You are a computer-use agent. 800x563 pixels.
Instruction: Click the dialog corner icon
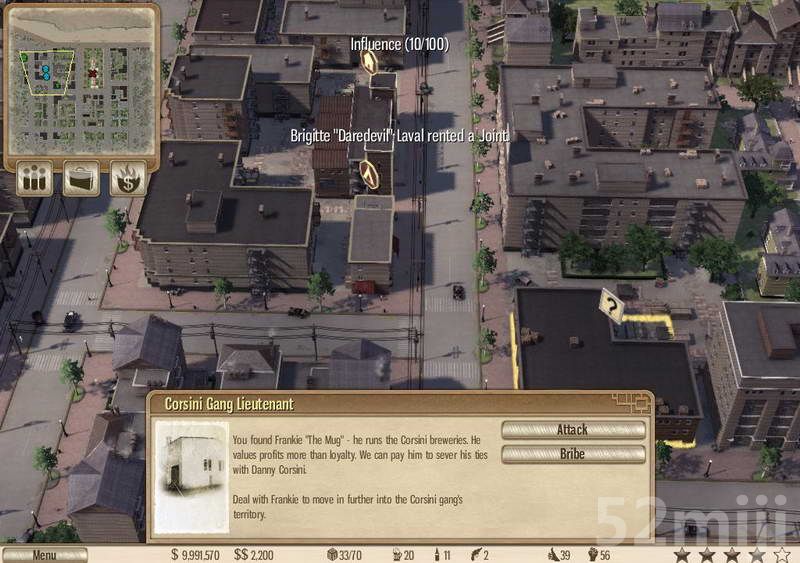[633, 402]
